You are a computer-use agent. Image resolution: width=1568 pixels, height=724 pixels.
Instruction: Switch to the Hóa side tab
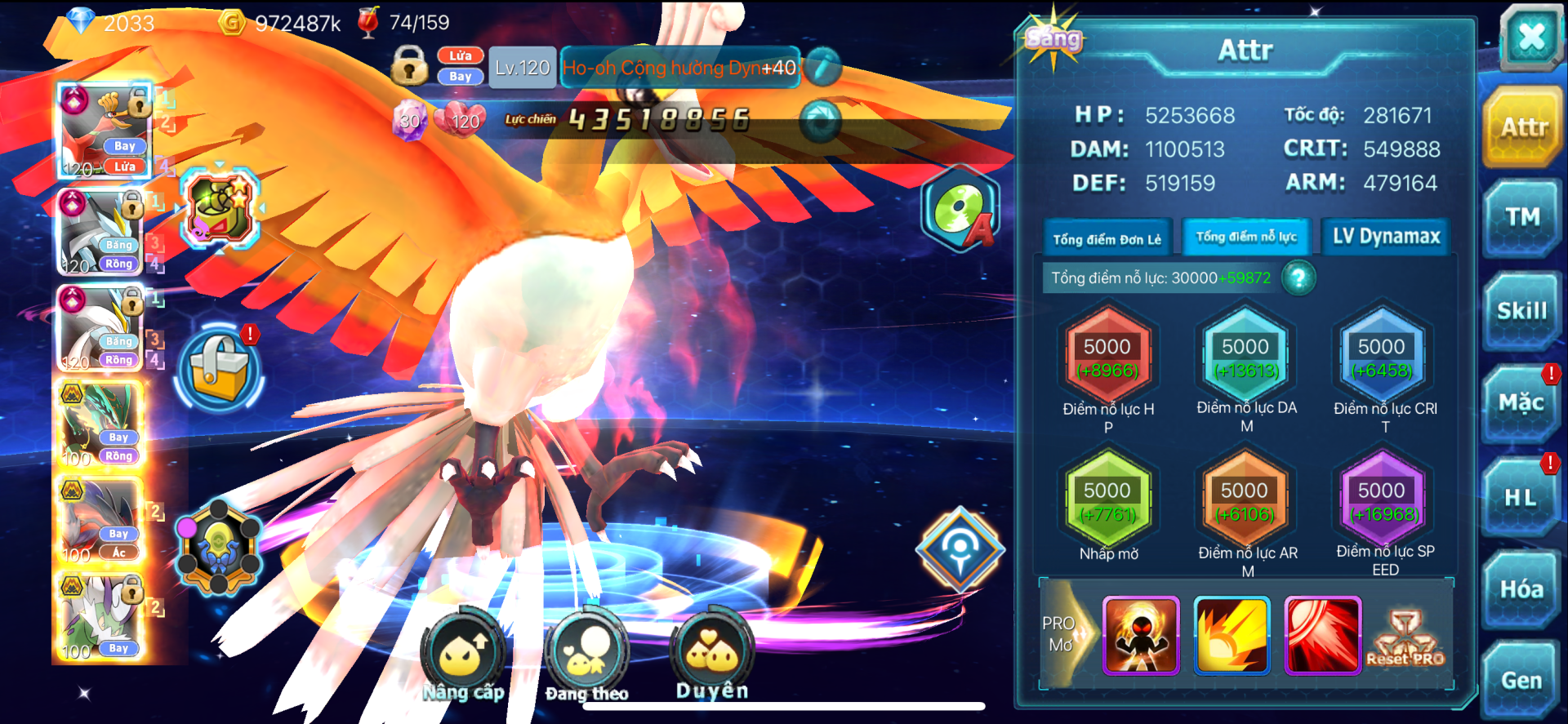tap(1521, 589)
